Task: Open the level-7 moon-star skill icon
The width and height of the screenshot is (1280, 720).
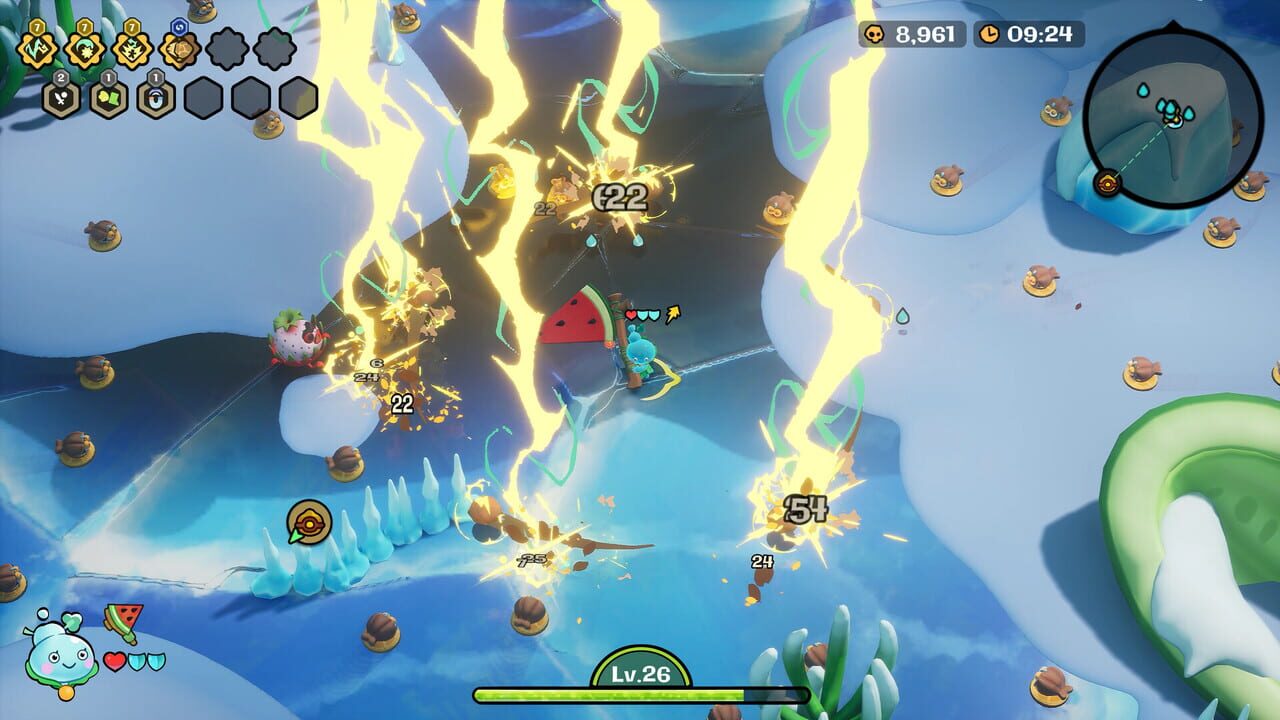Action: pos(85,48)
